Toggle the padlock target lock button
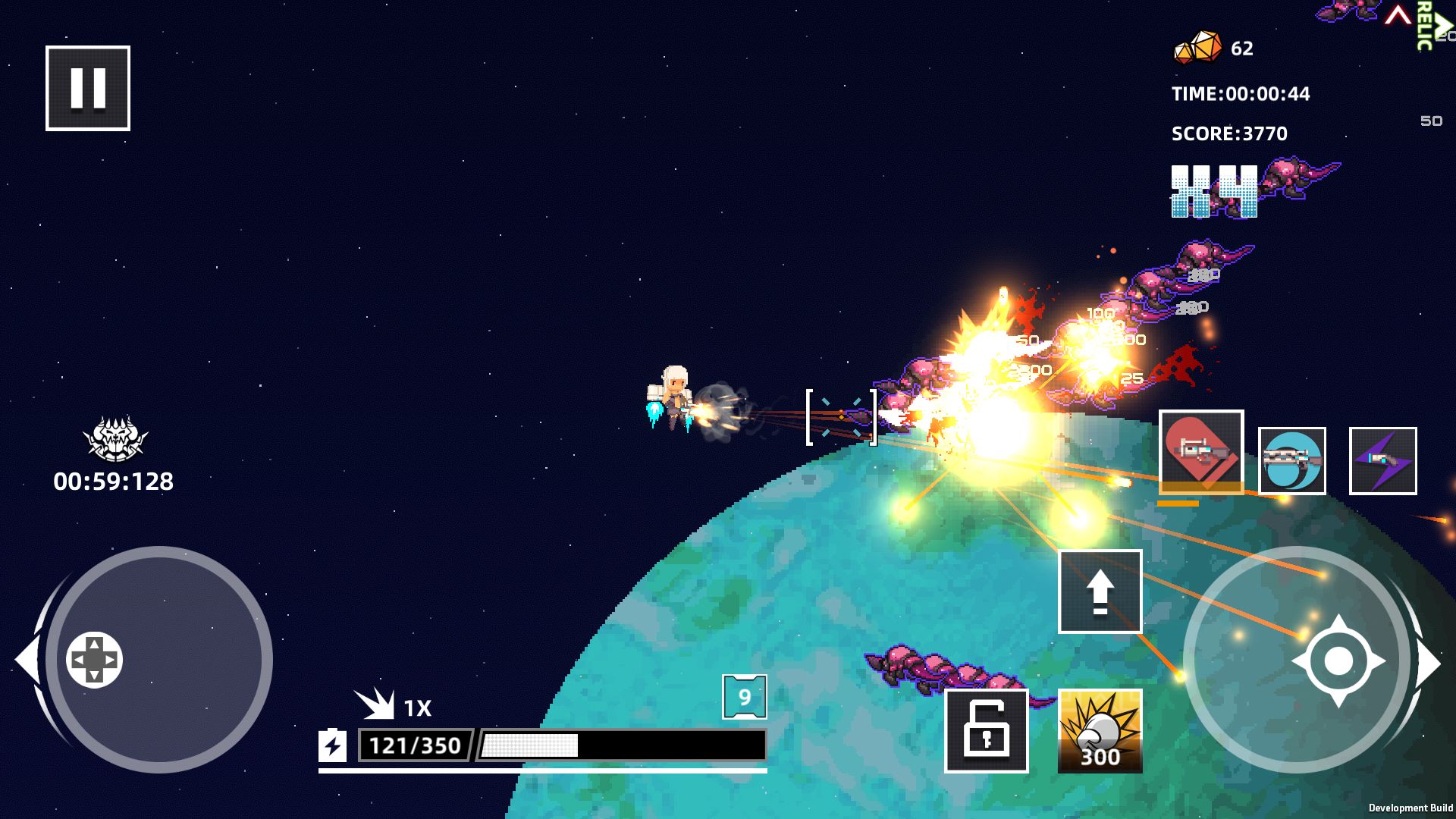The width and height of the screenshot is (1456, 819). [986, 731]
